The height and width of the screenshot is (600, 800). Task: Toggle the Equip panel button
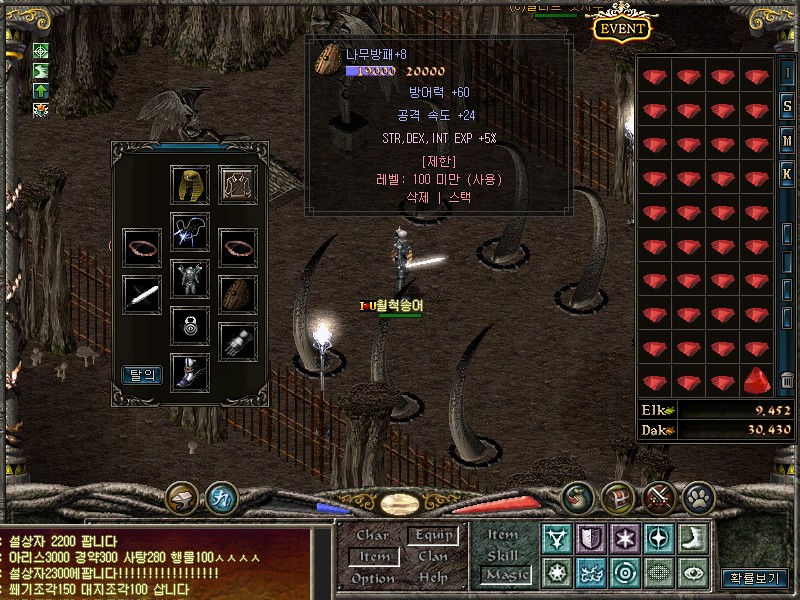433,535
